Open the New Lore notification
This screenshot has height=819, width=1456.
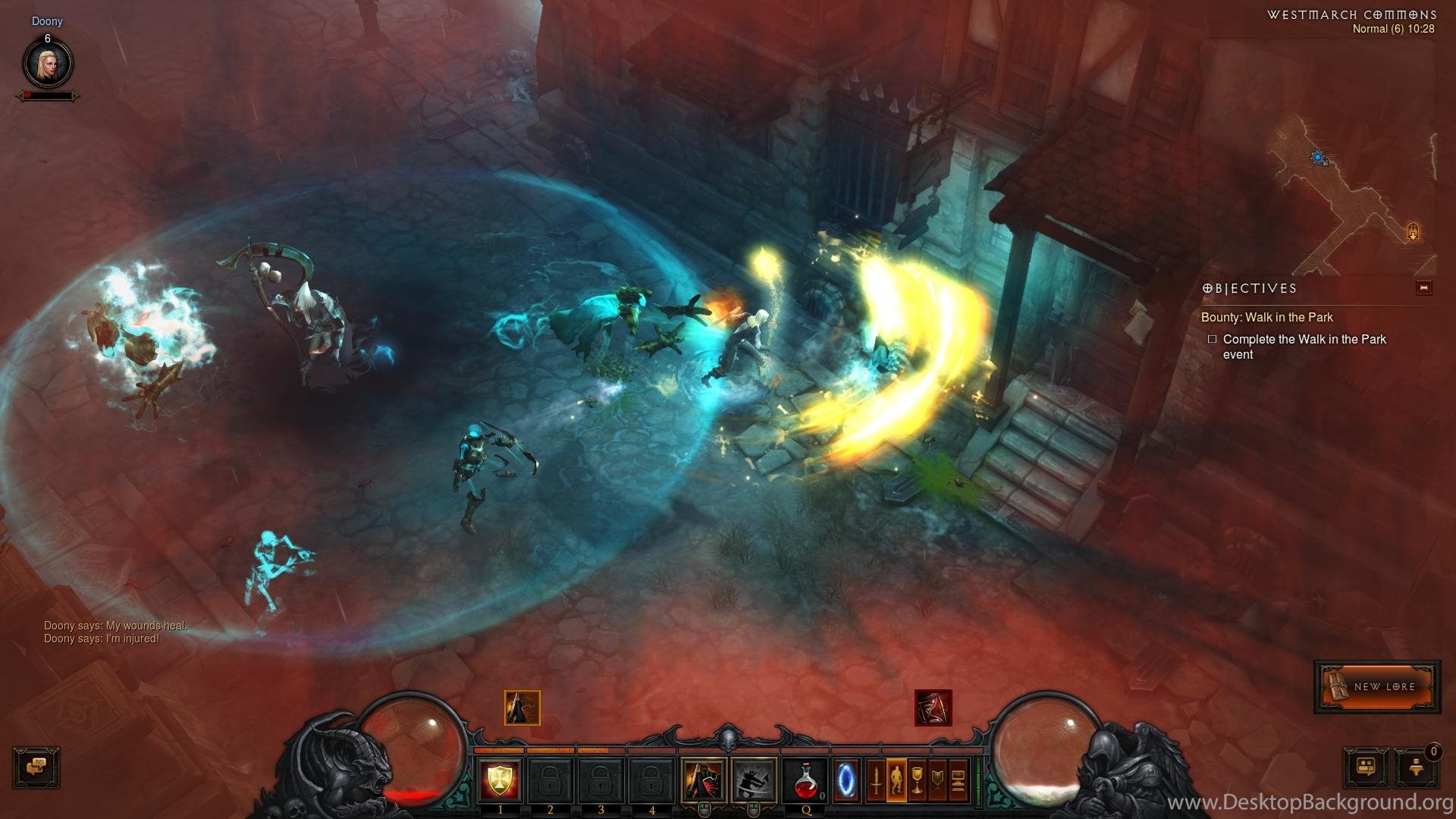coord(1377,686)
